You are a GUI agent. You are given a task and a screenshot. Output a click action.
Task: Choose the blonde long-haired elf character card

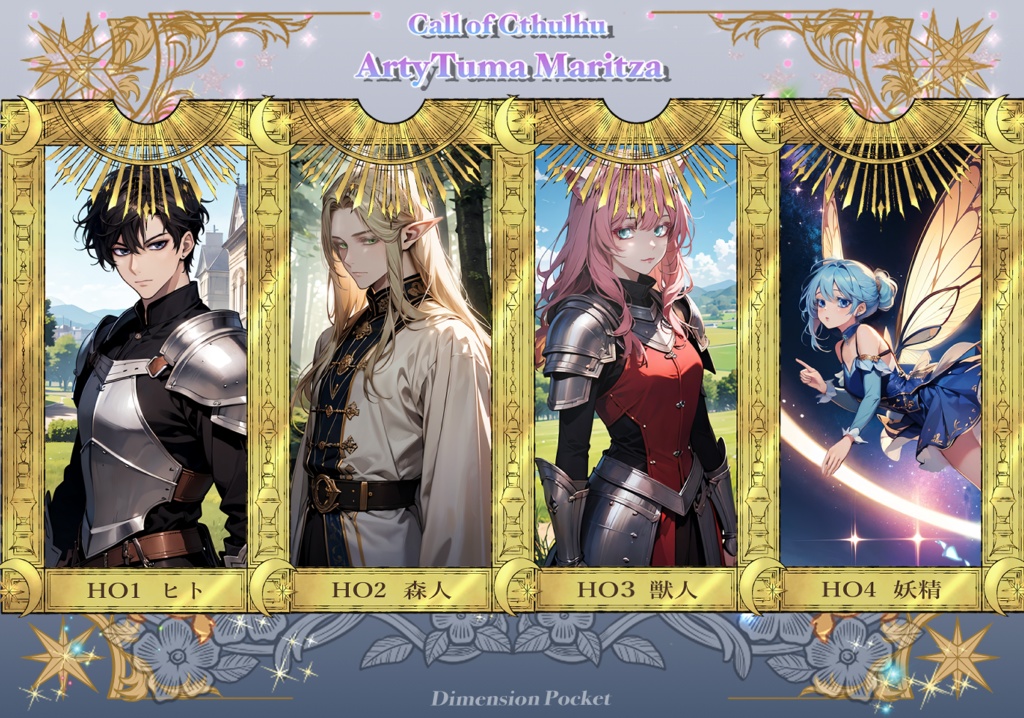coord(391,360)
